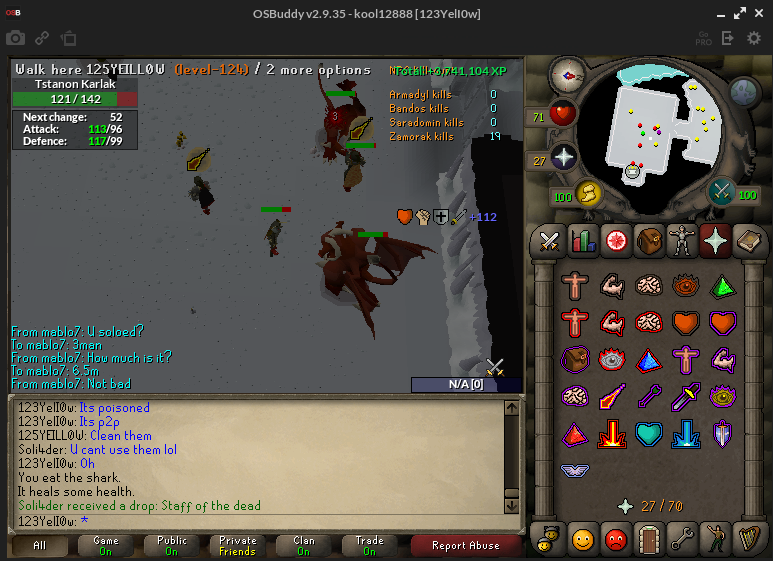Image resolution: width=773 pixels, height=561 pixels.
Task: Open the inventory backpack tab
Action: tap(650, 240)
